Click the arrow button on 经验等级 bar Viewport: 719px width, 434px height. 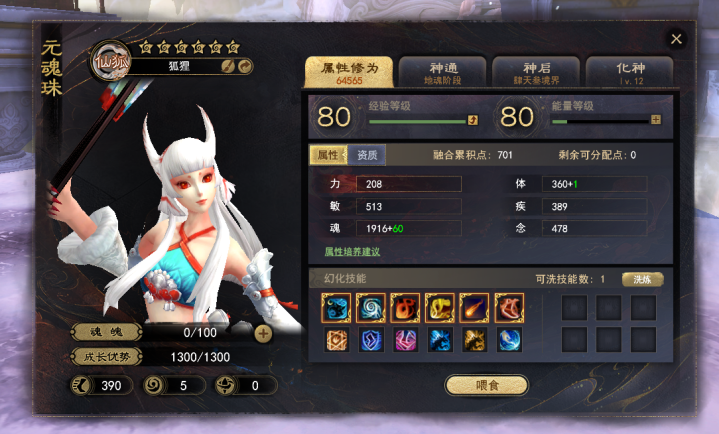[x=472, y=120]
